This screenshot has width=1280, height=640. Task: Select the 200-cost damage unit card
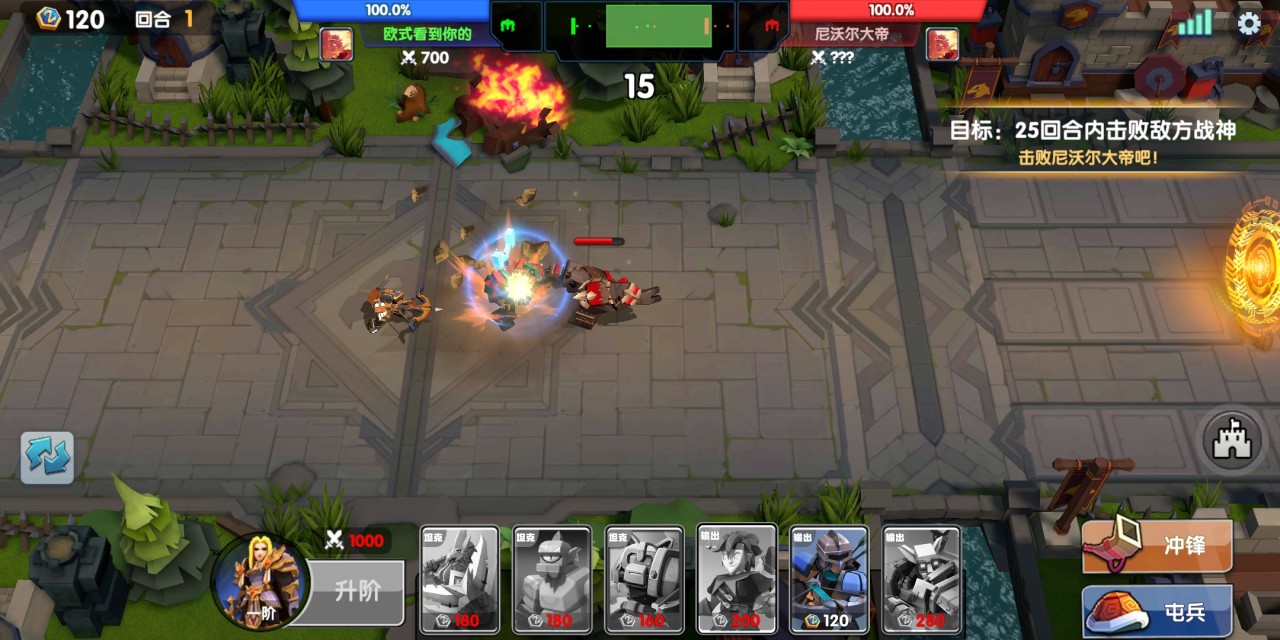[x=737, y=580]
